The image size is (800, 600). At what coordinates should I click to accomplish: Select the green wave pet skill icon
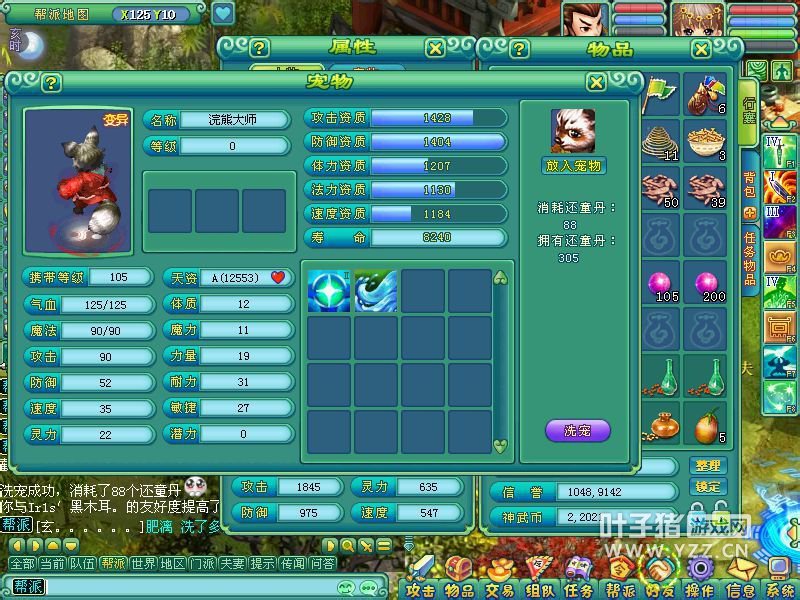coord(375,291)
